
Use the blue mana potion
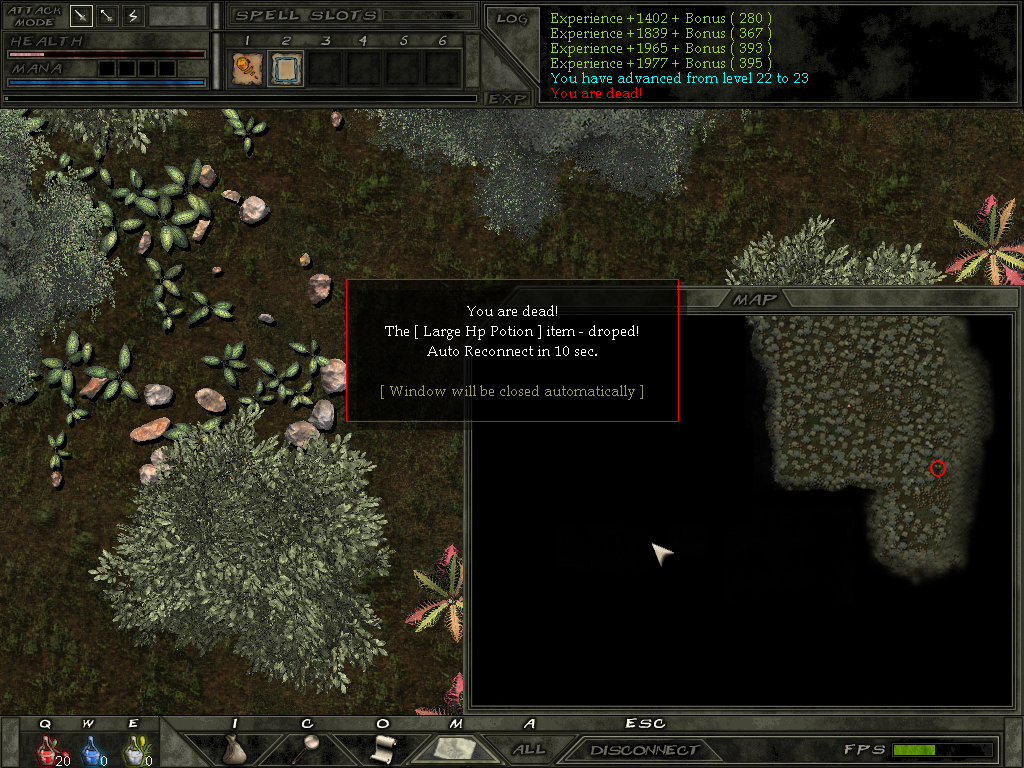pyautogui.click(x=91, y=749)
